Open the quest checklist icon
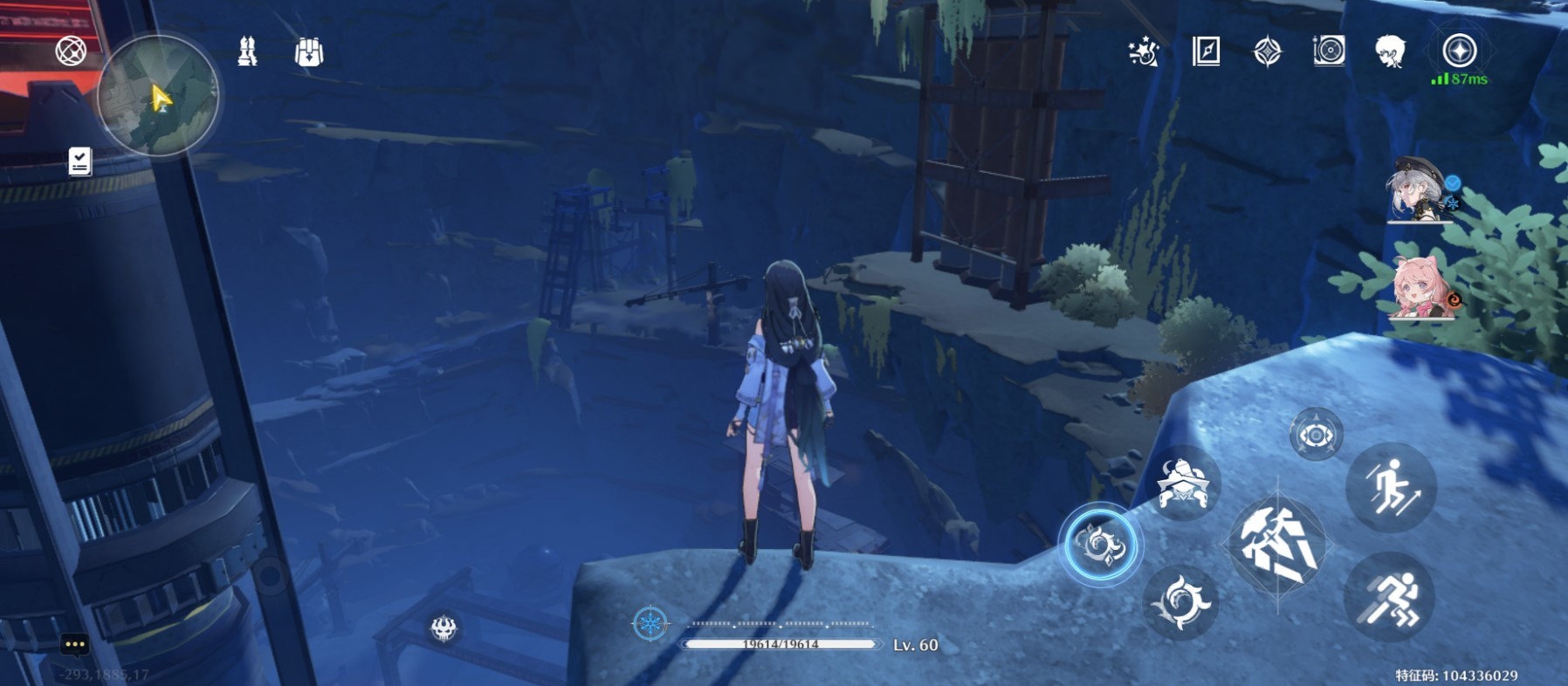 pos(79,161)
